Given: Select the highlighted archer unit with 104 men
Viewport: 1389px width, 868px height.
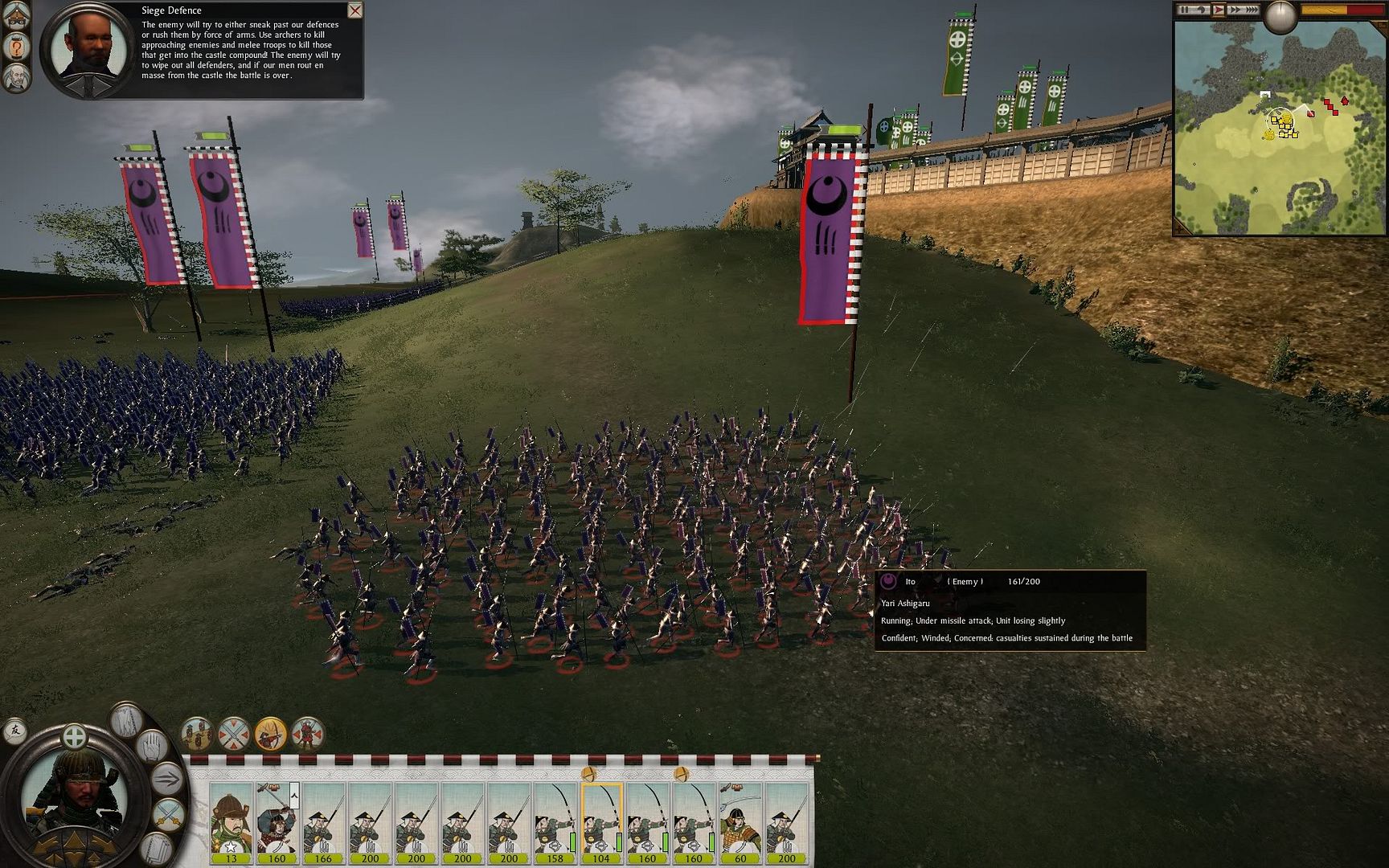Looking at the screenshot, I should tap(601, 821).
